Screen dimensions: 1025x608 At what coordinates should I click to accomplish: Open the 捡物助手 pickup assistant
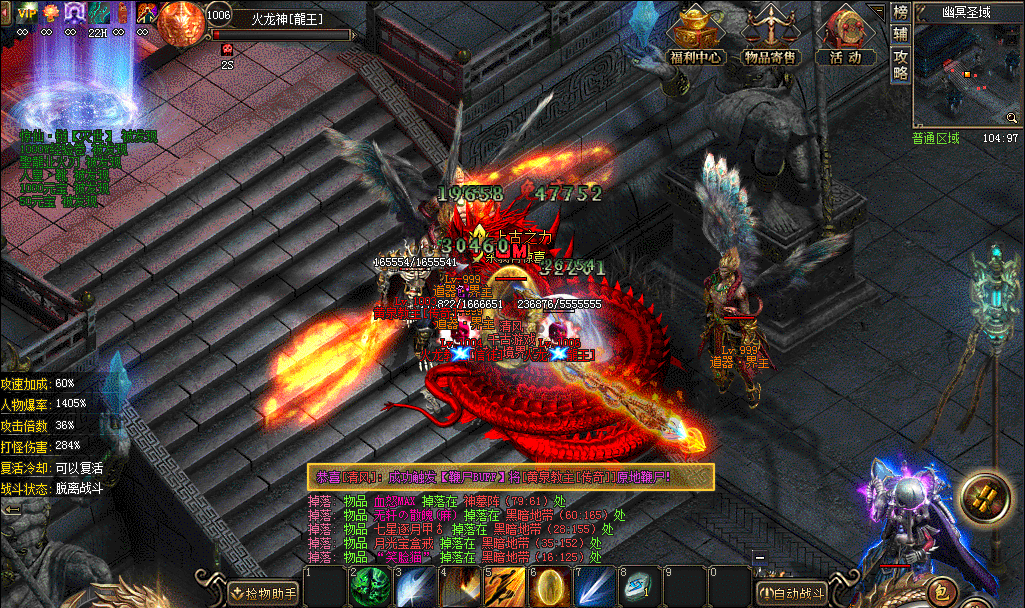point(263,594)
